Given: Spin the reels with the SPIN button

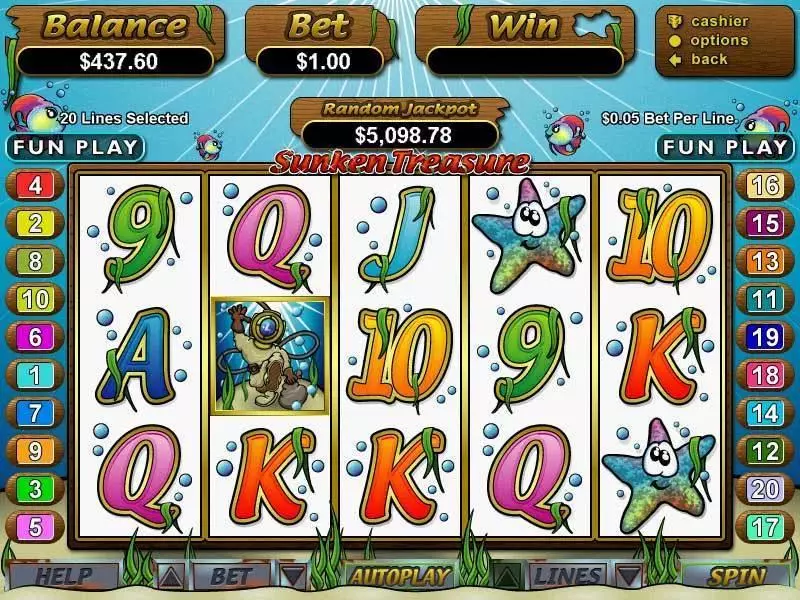Looking at the screenshot, I should click(x=737, y=576).
